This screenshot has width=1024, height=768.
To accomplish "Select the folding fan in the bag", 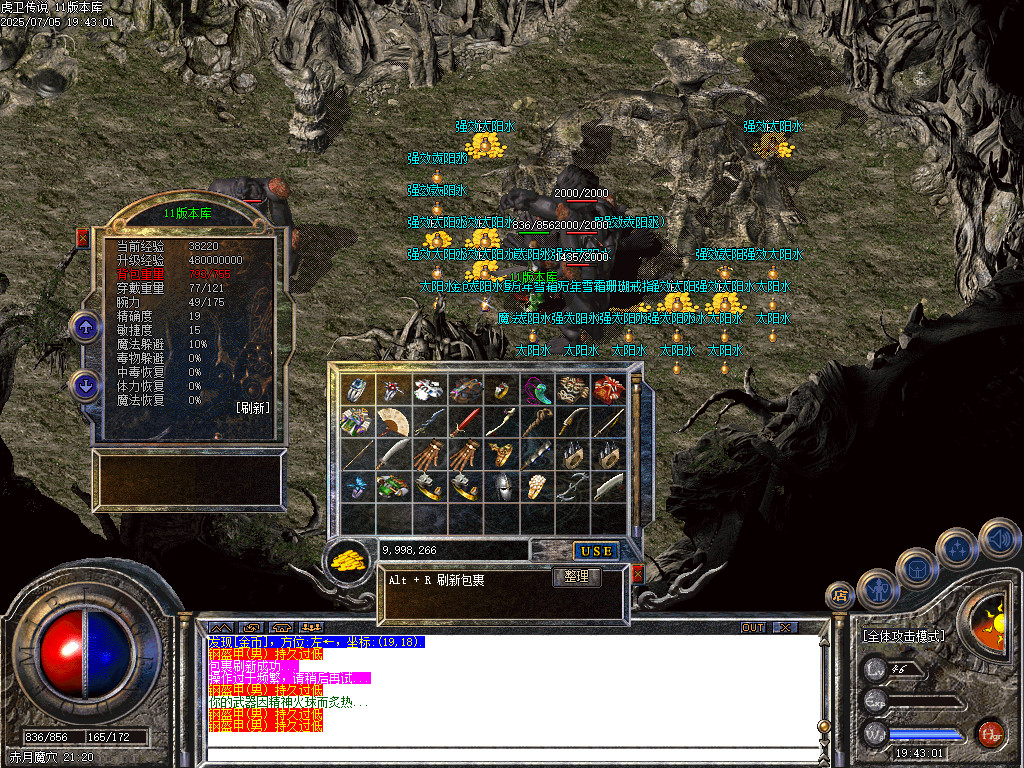I will pyautogui.click(x=393, y=421).
